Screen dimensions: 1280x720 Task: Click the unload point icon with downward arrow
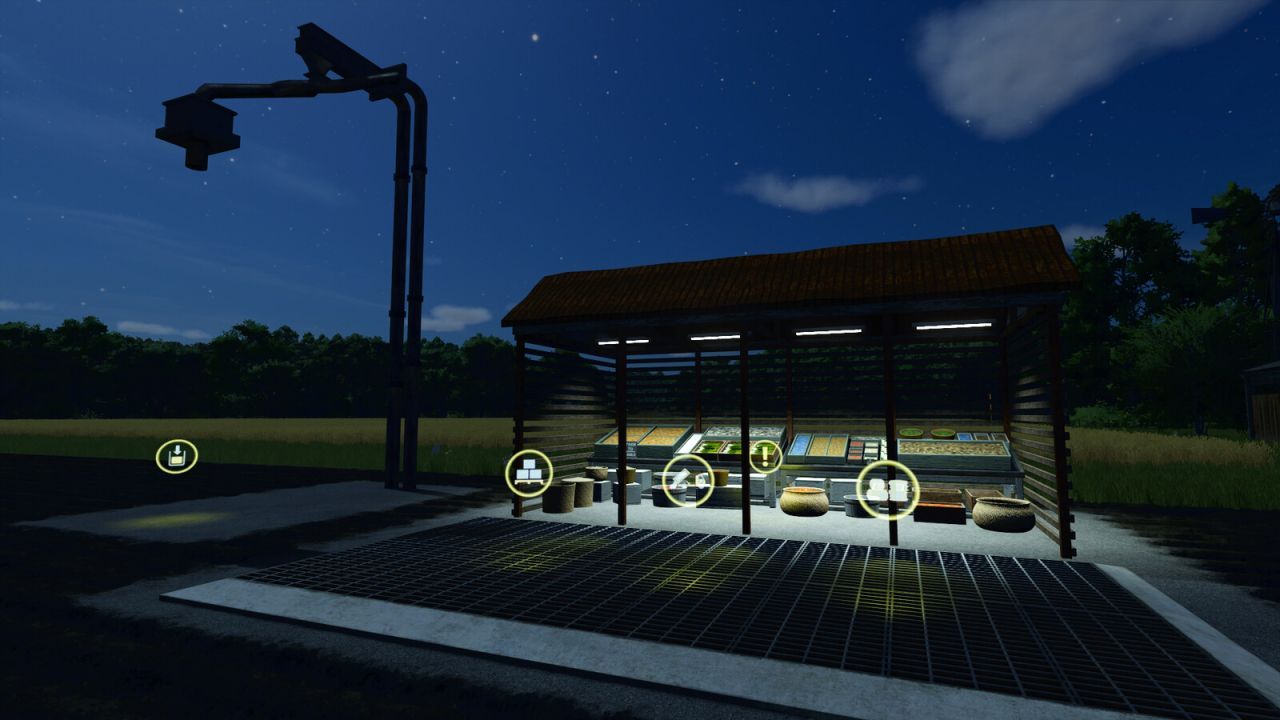[175, 455]
